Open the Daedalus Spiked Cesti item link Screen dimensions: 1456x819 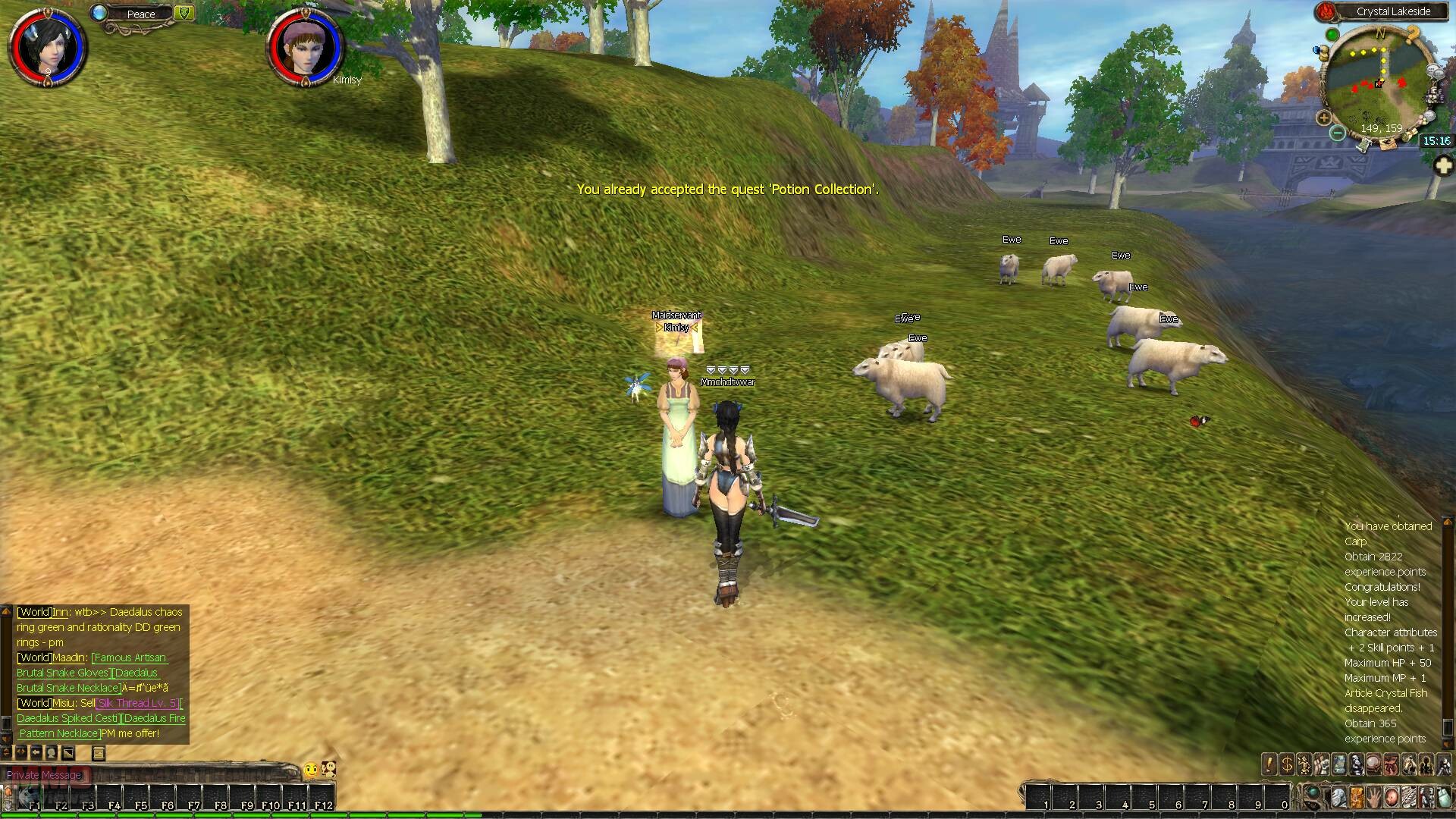(x=67, y=718)
